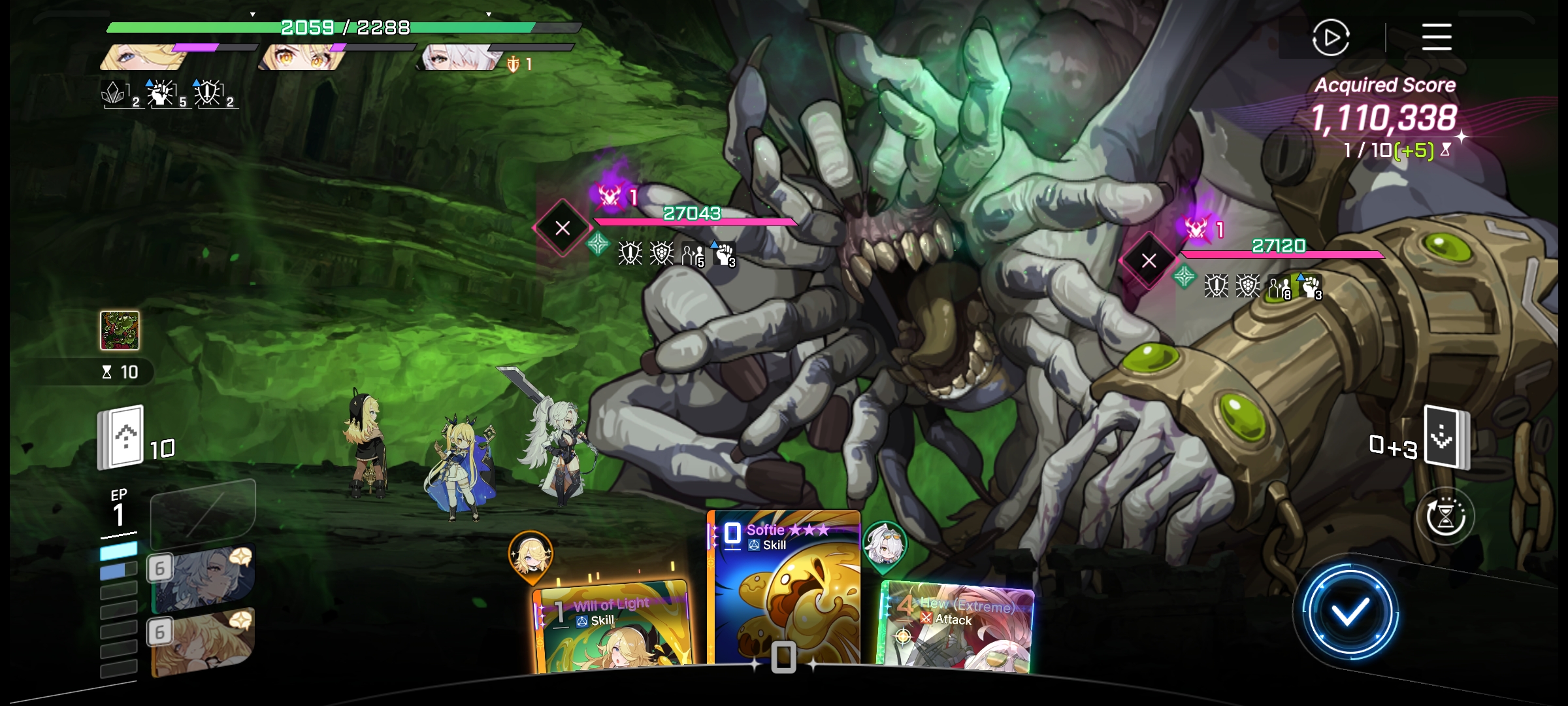The width and height of the screenshot is (1568, 706).
Task: Select the Will of Light skill card
Action: tap(612, 626)
